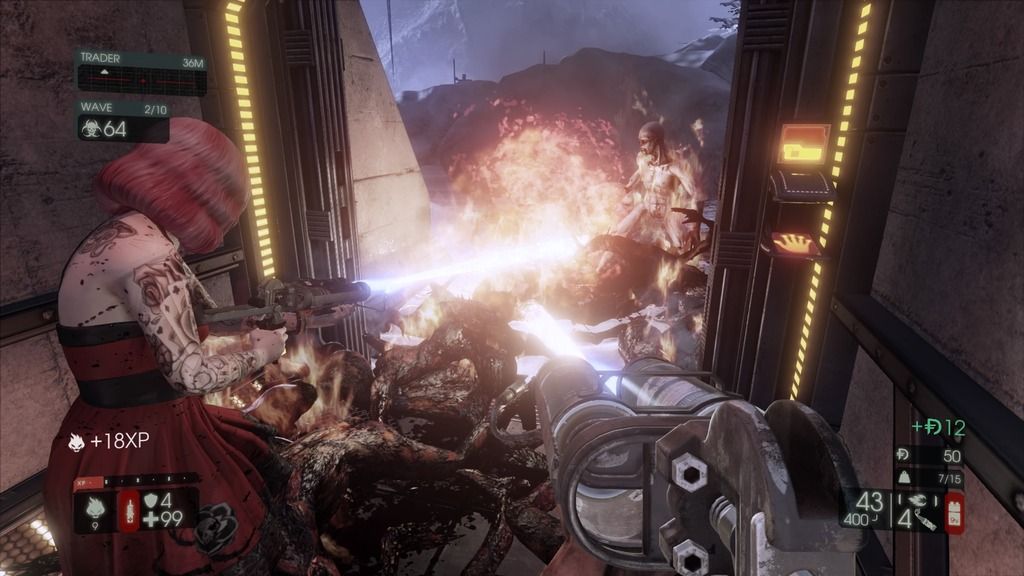Select the biohazard zed-count icon

(92, 129)
